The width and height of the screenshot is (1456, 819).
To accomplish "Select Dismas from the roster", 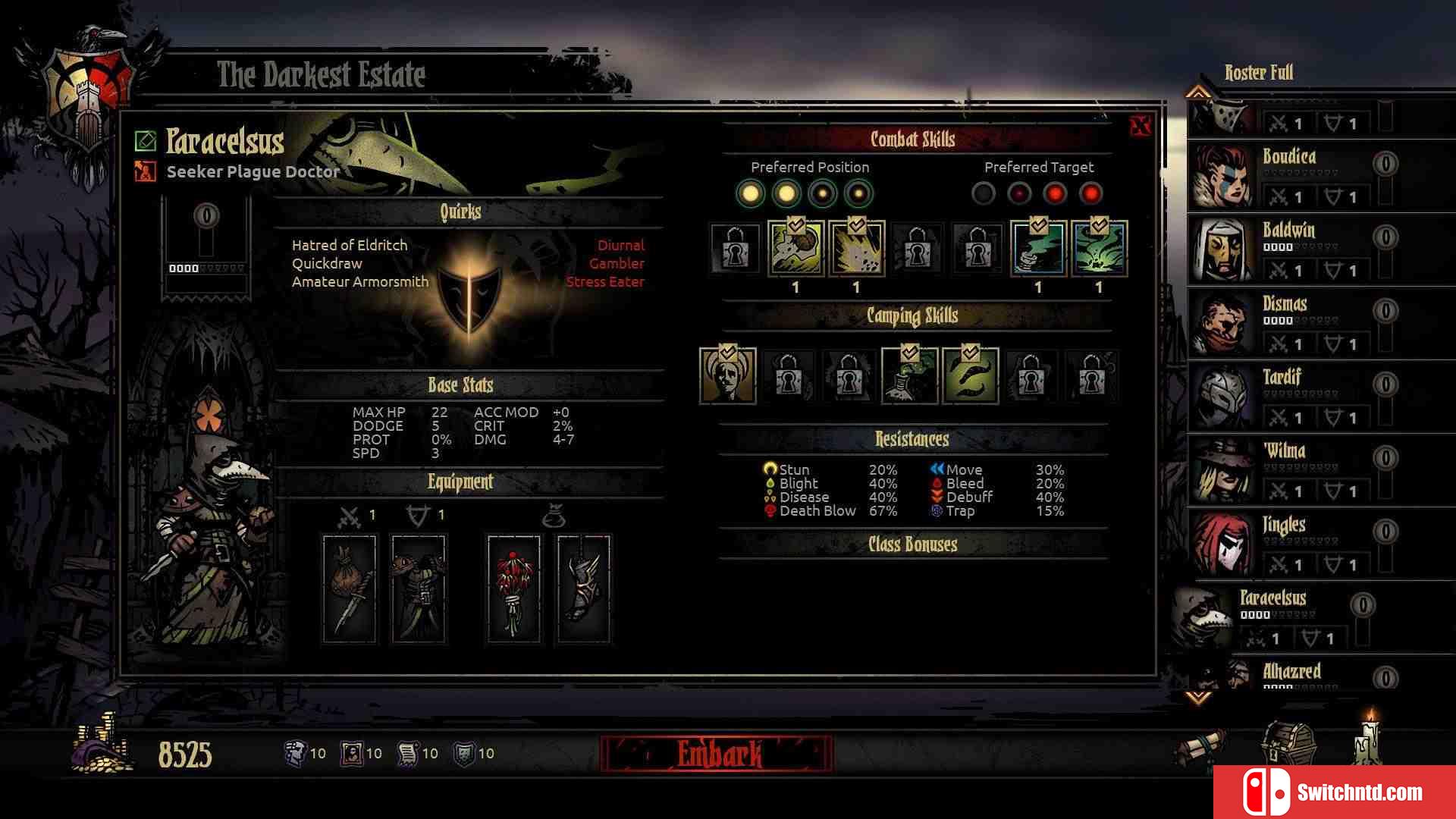I will coord(1289,322).
